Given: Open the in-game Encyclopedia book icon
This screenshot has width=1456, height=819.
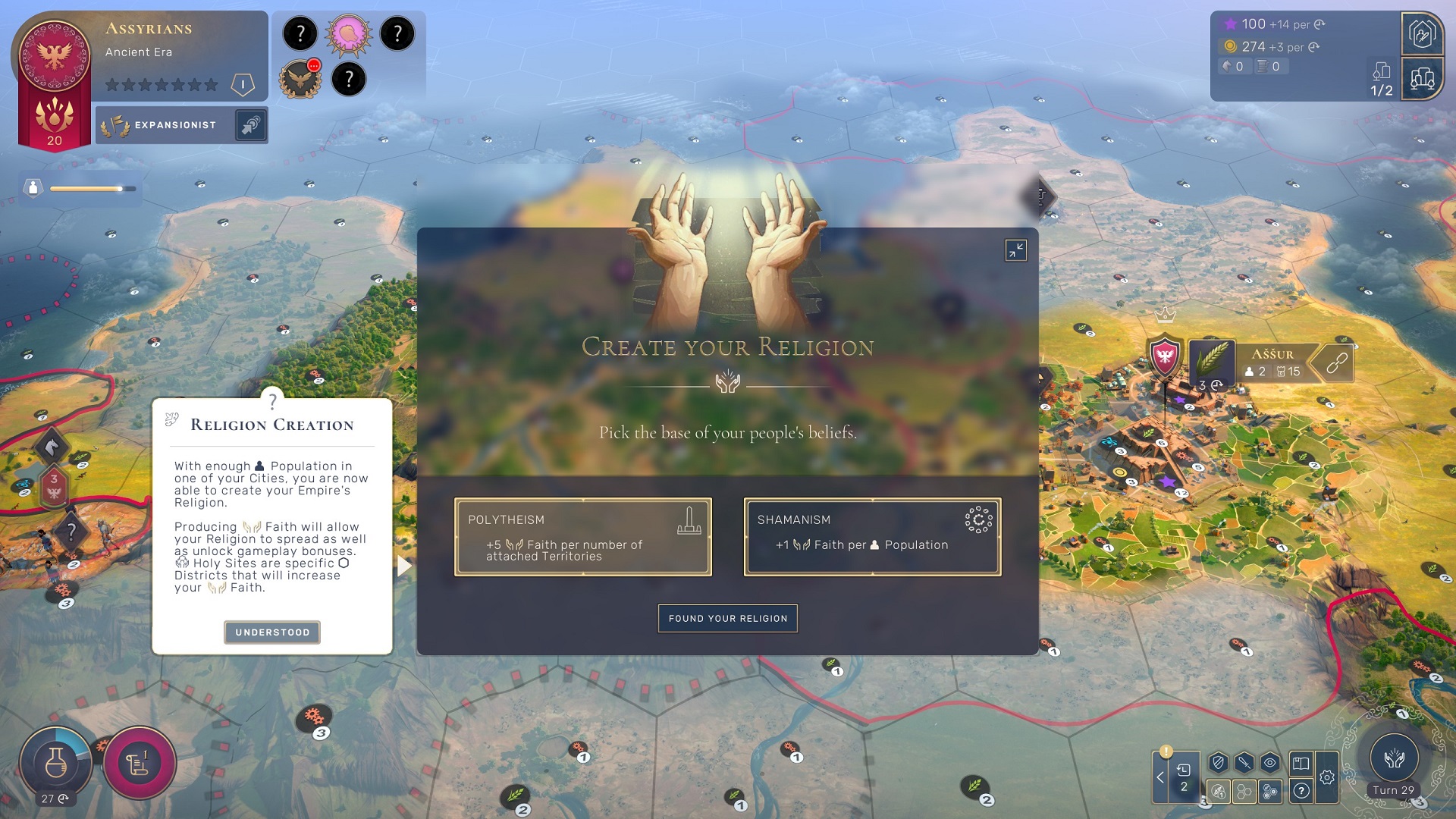Looking at the screenshot, I should 1301,762.
